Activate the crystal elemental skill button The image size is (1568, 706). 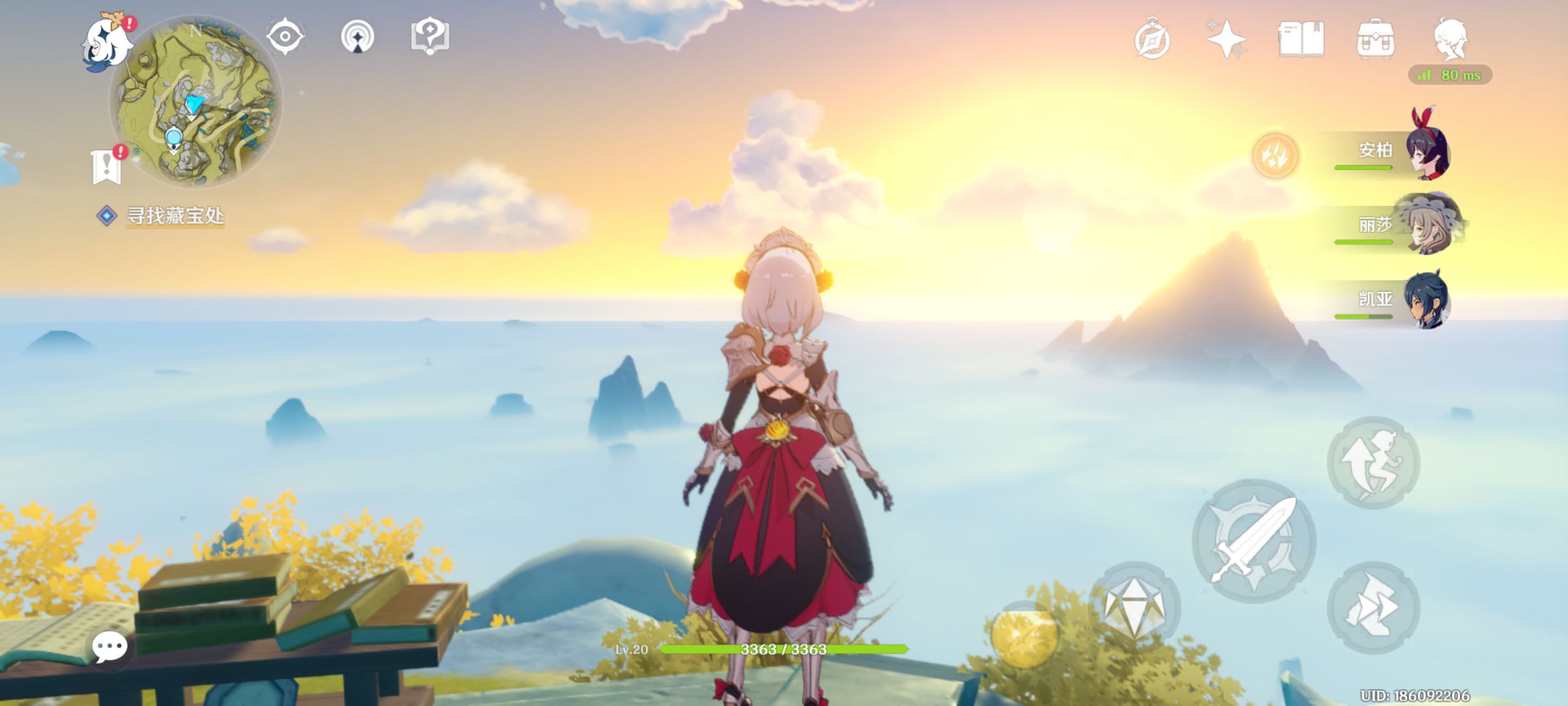coord(1134,606)
